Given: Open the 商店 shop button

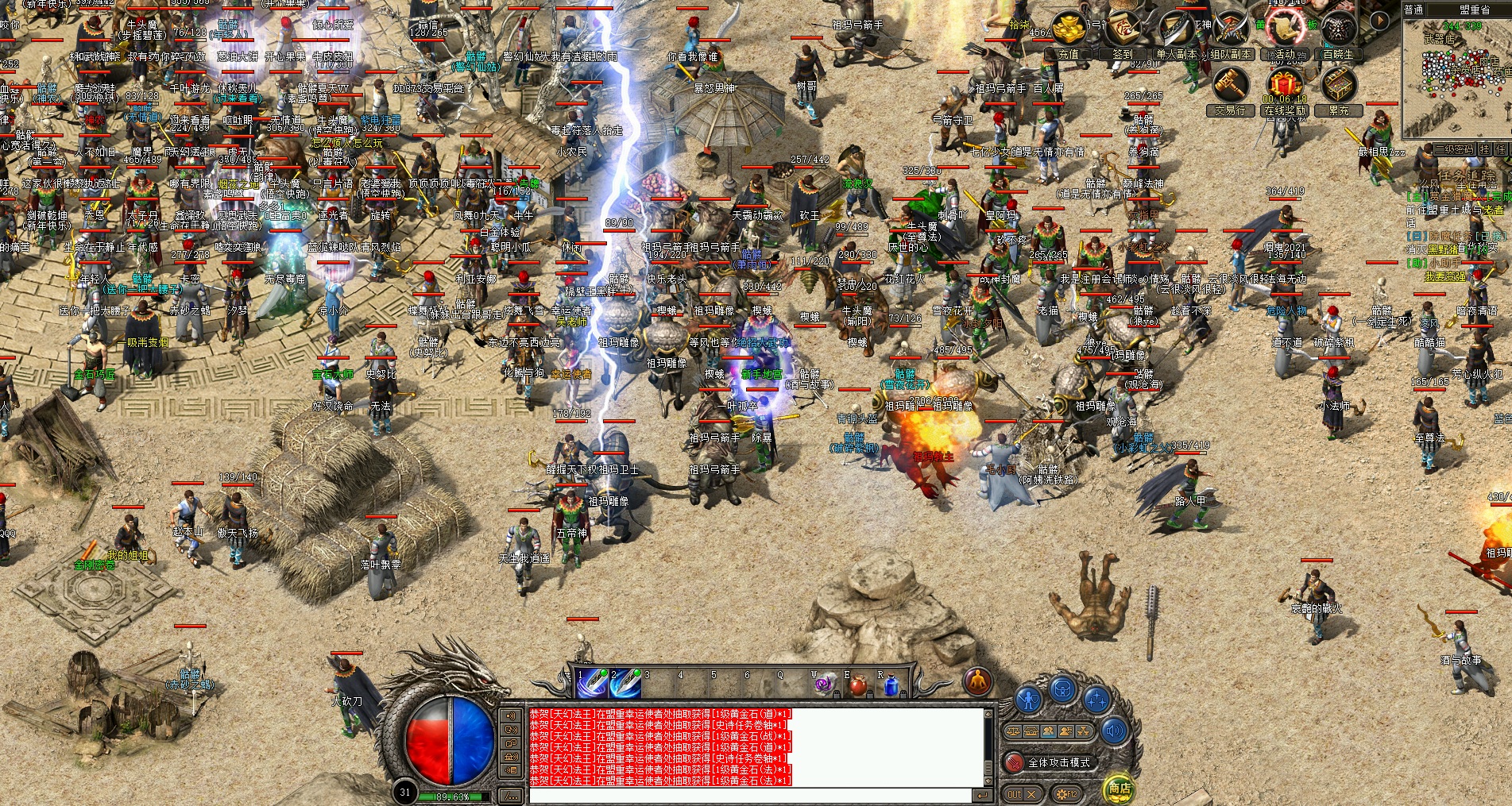Looking at the screenshot, I should 1119,788.
